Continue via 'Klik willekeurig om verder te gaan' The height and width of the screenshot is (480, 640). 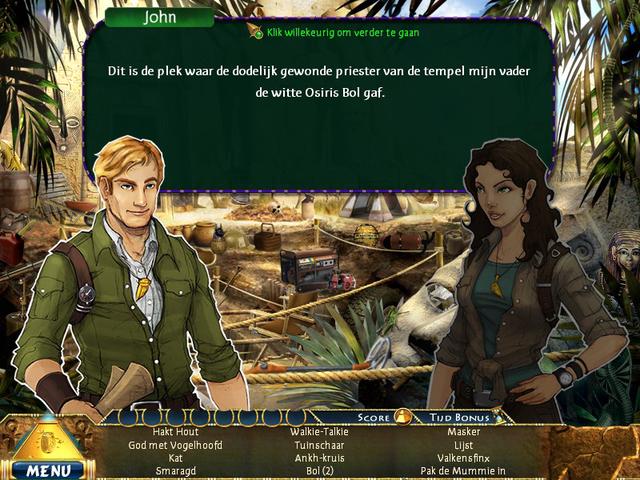click(x=335, y=32)
